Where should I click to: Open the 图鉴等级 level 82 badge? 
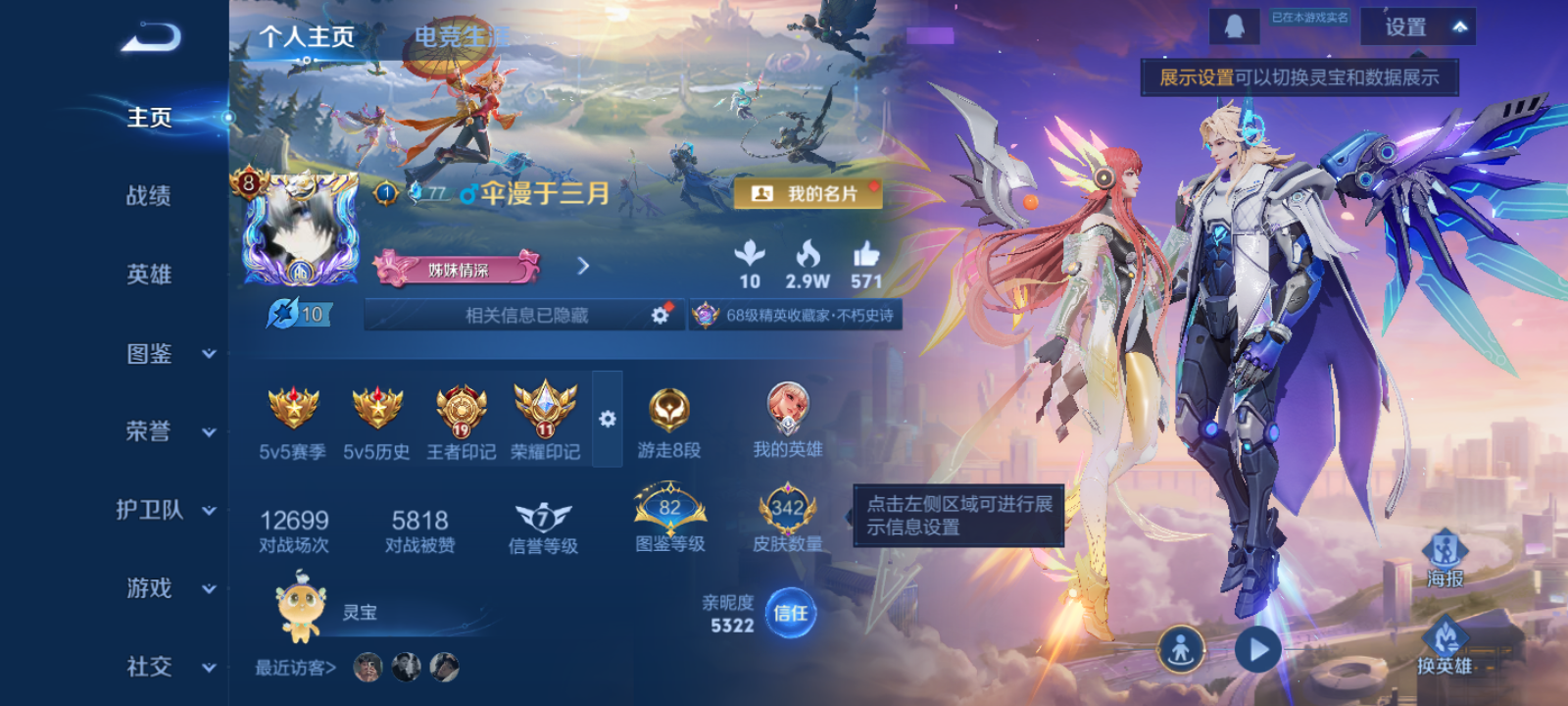point(670,505)
